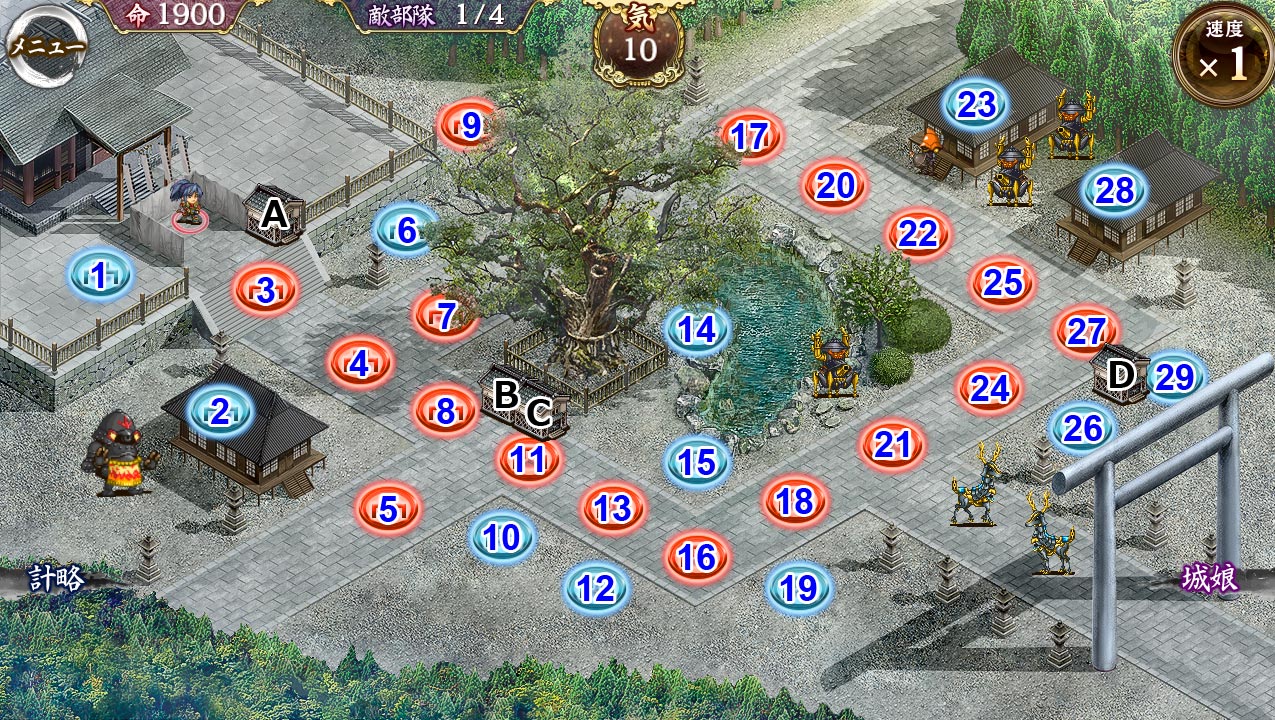Select red deployment tile 17
1275x720 pixels.
point(750,137)
